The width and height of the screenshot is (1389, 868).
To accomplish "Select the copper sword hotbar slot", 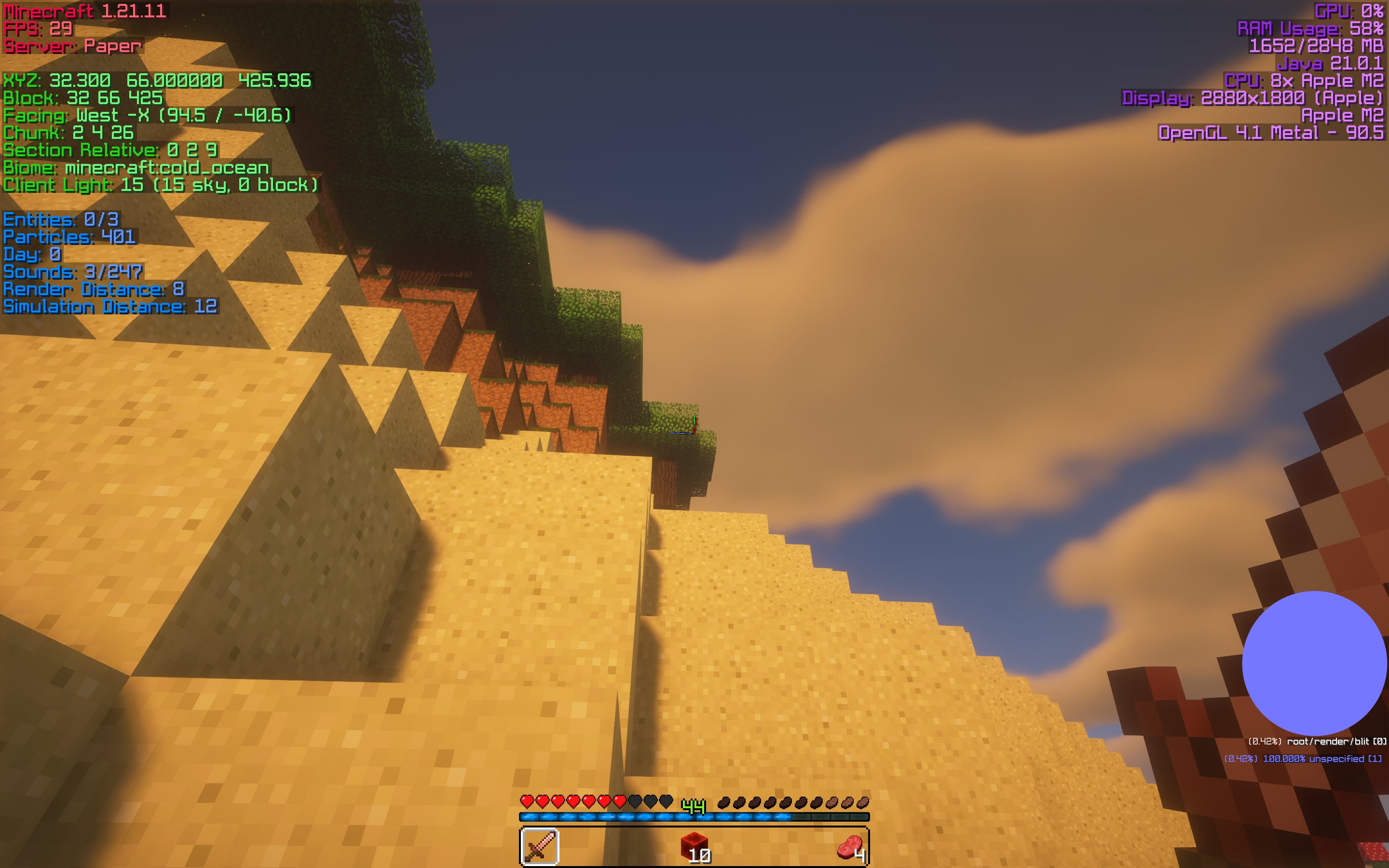I will (540, 846).
